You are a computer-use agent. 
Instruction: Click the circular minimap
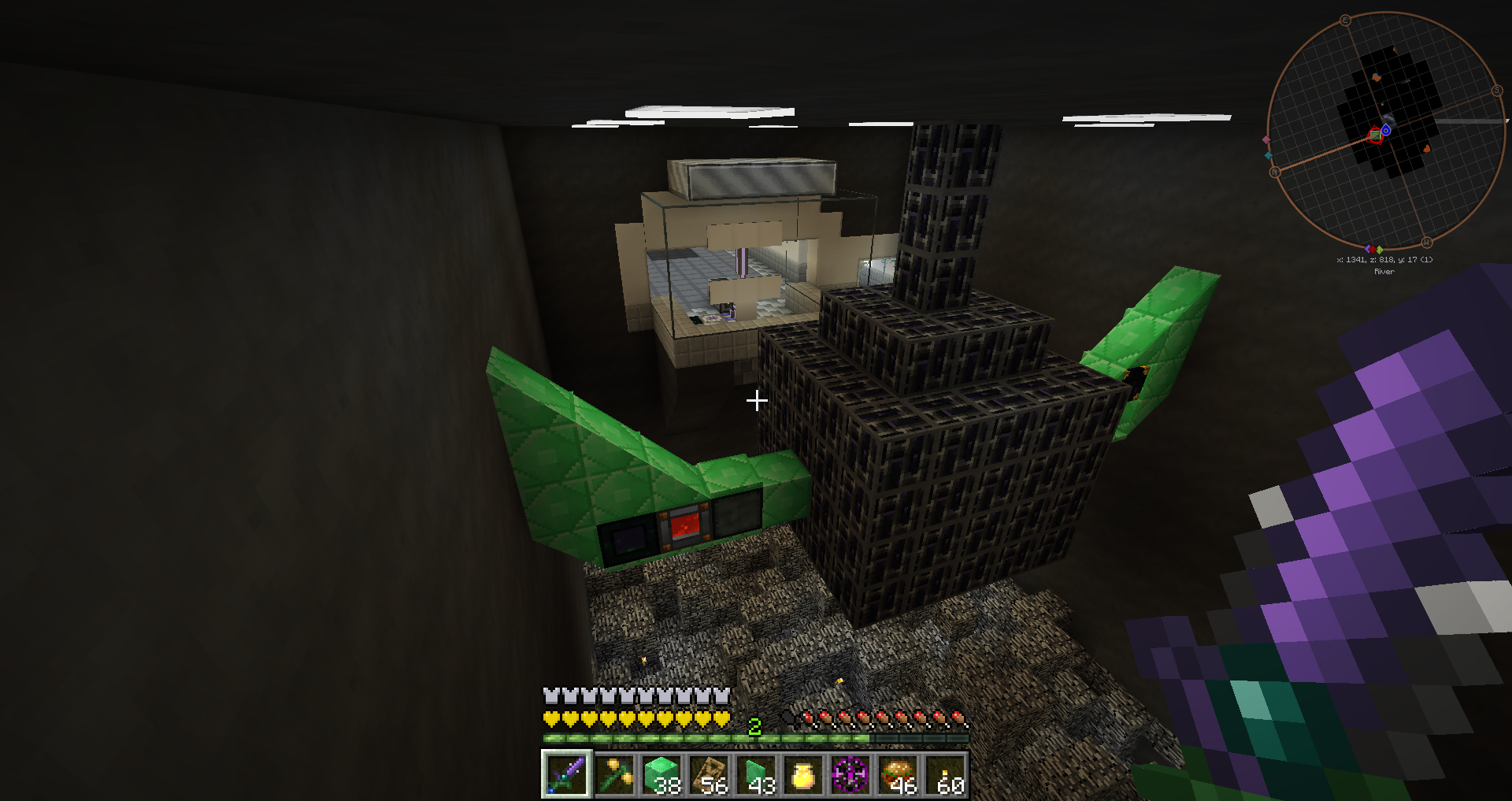[1385, 131]
